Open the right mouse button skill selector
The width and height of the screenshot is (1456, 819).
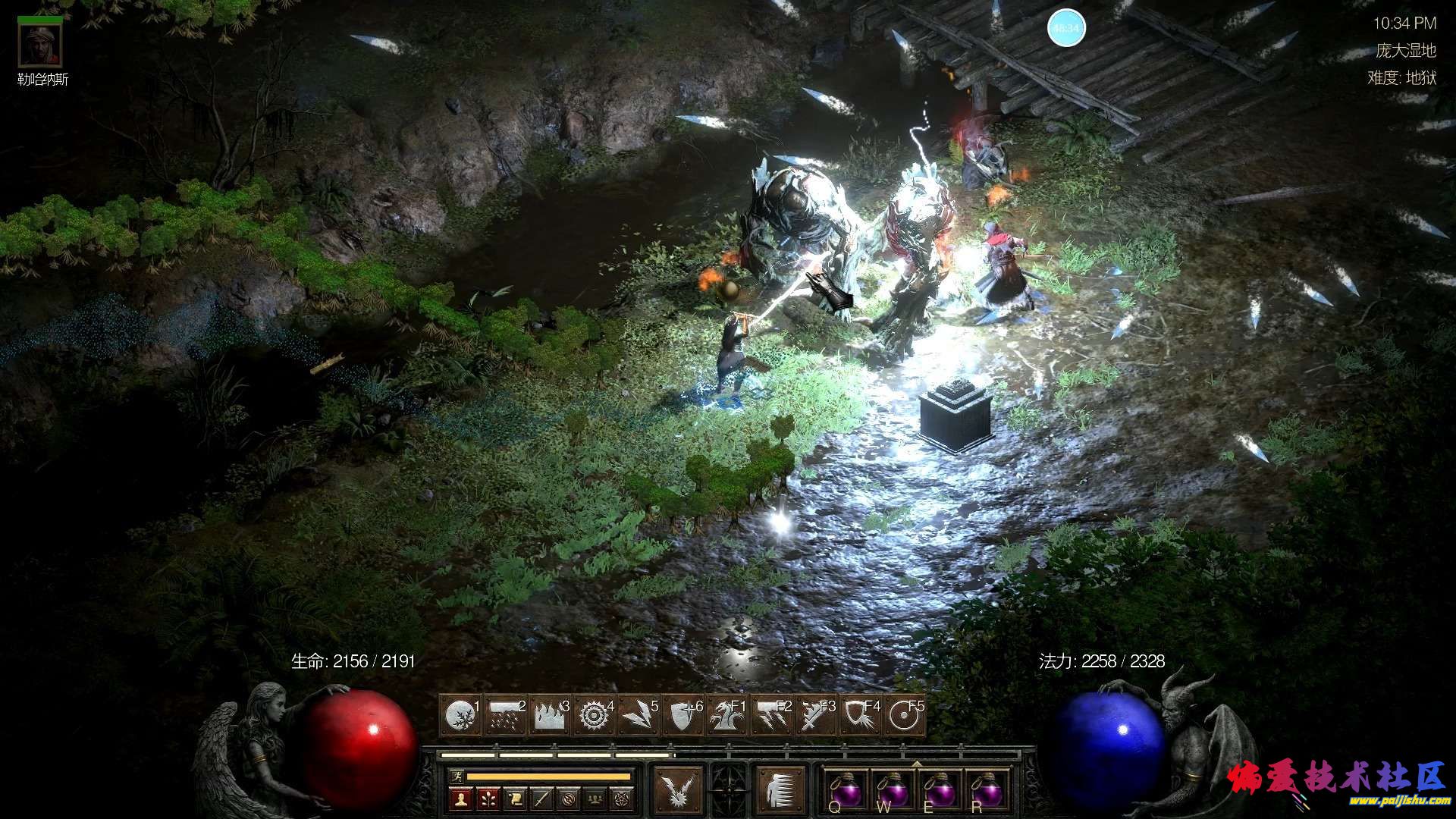pos(780,789)
